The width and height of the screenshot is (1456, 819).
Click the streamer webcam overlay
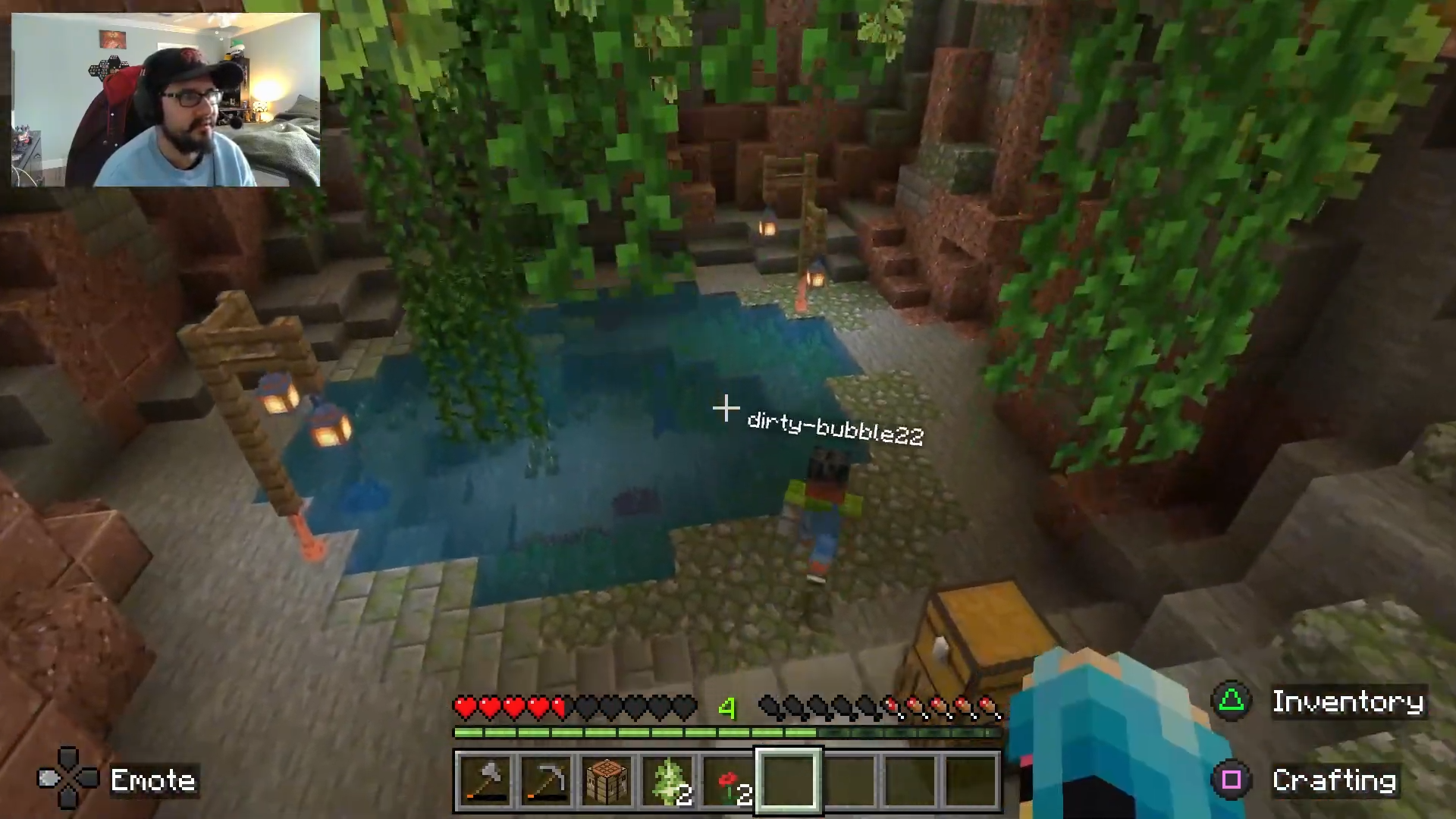pyautogui.click(x=165, y=99)
